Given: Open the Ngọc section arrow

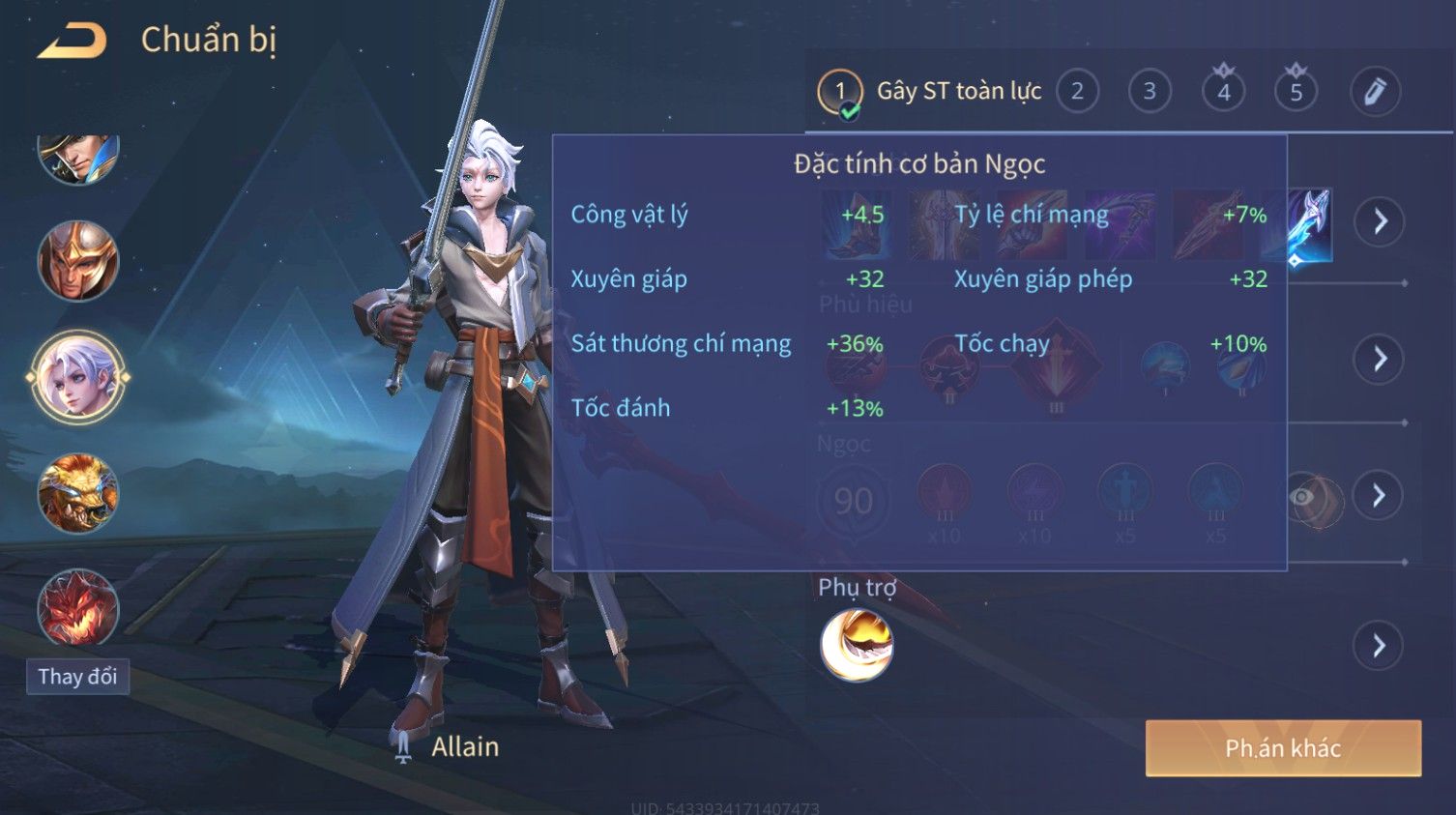Looking at the screenshot, I should (x=1380, y=496).
